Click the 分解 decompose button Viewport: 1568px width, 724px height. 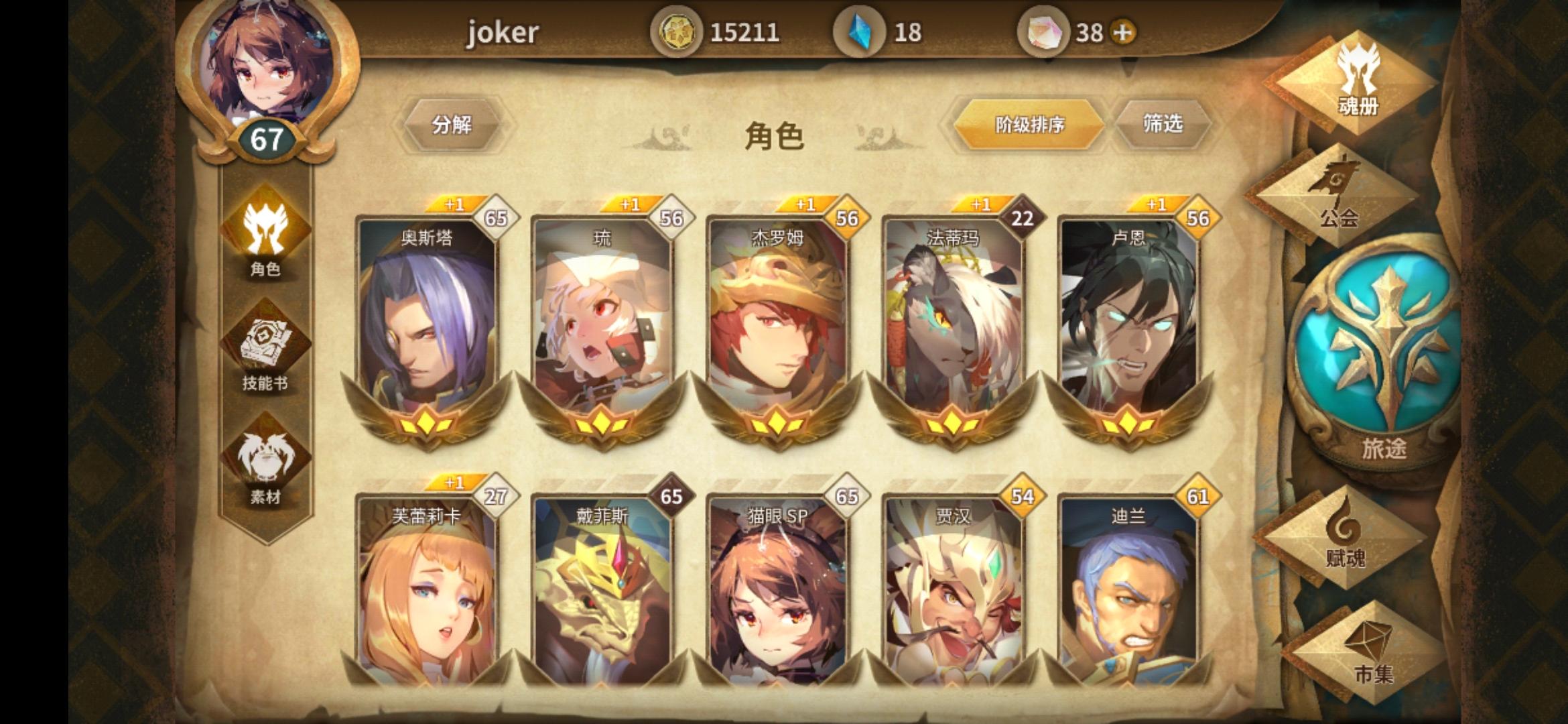pyautogui.click(x=453, y=124)
